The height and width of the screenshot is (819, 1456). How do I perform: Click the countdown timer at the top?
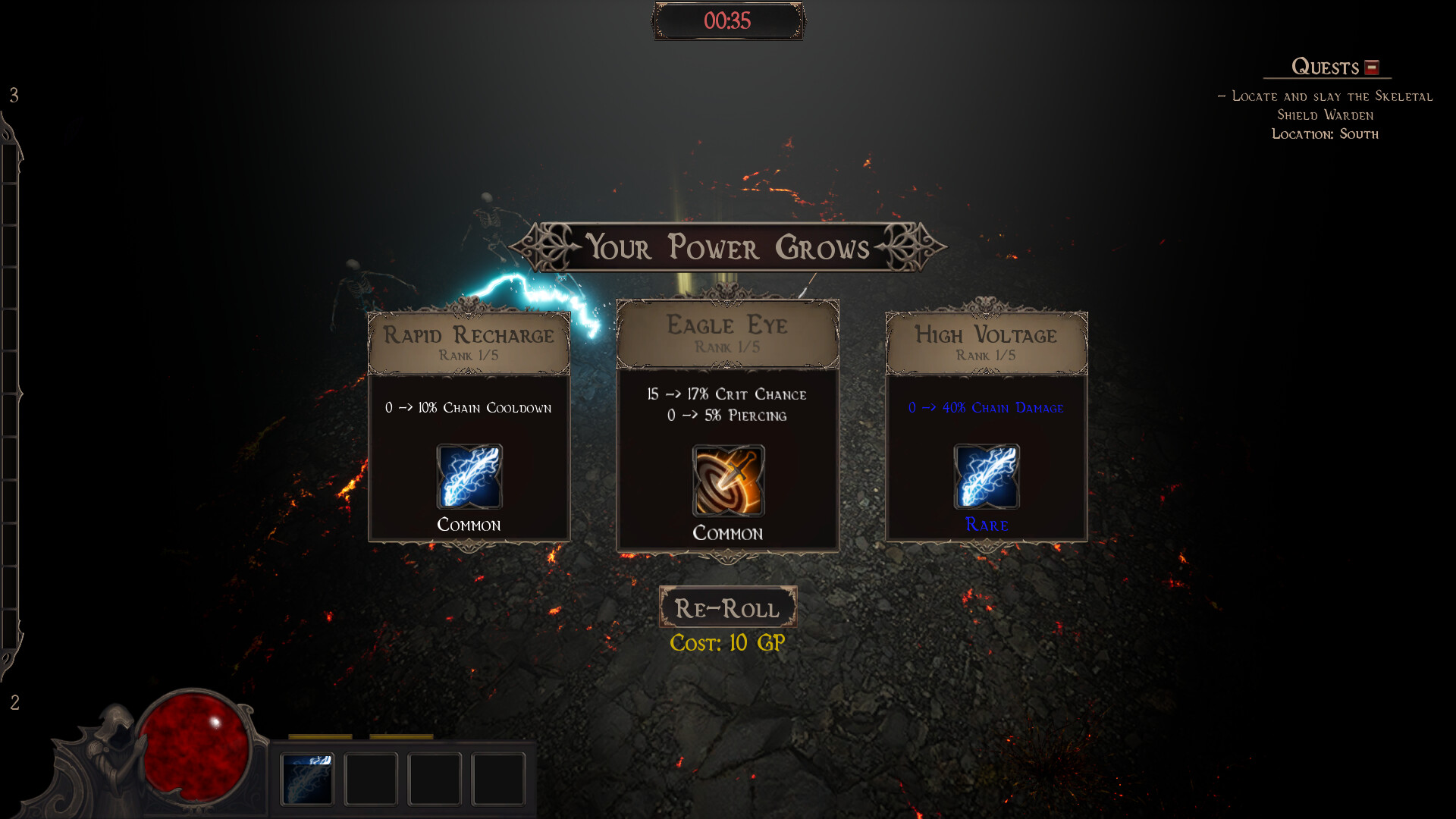pyautogui.click(x=727, y=20)
